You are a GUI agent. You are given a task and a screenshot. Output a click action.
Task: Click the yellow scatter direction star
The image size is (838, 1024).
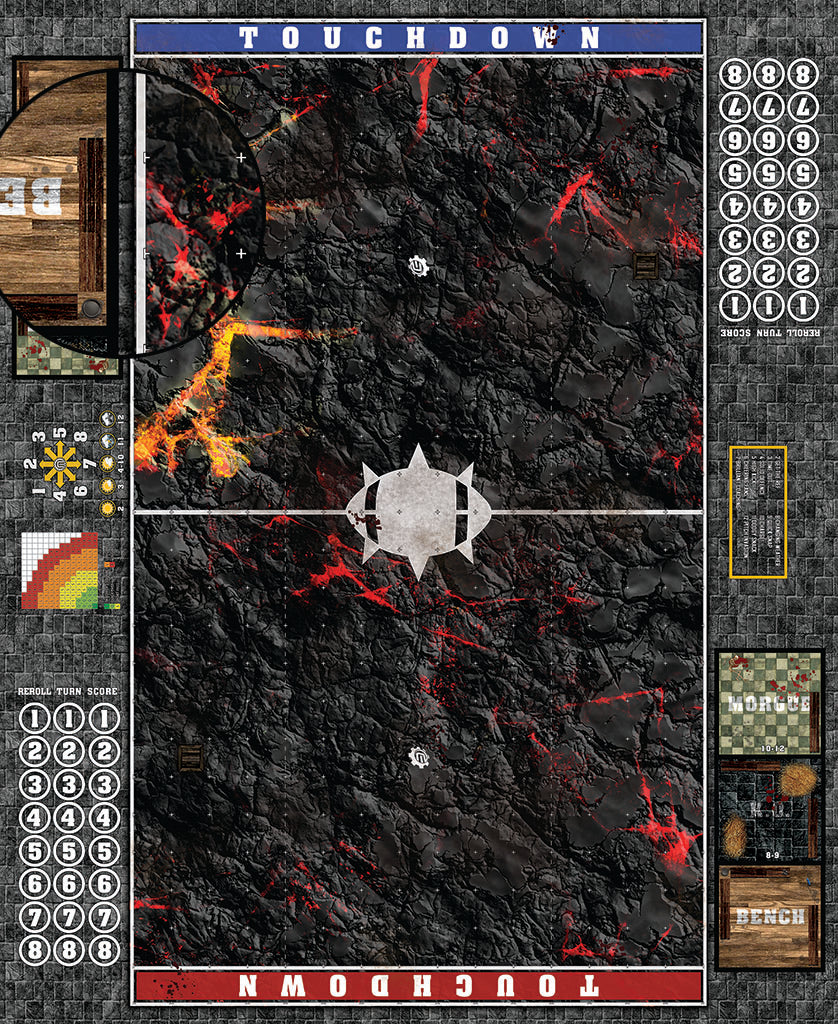coord(59,464)
